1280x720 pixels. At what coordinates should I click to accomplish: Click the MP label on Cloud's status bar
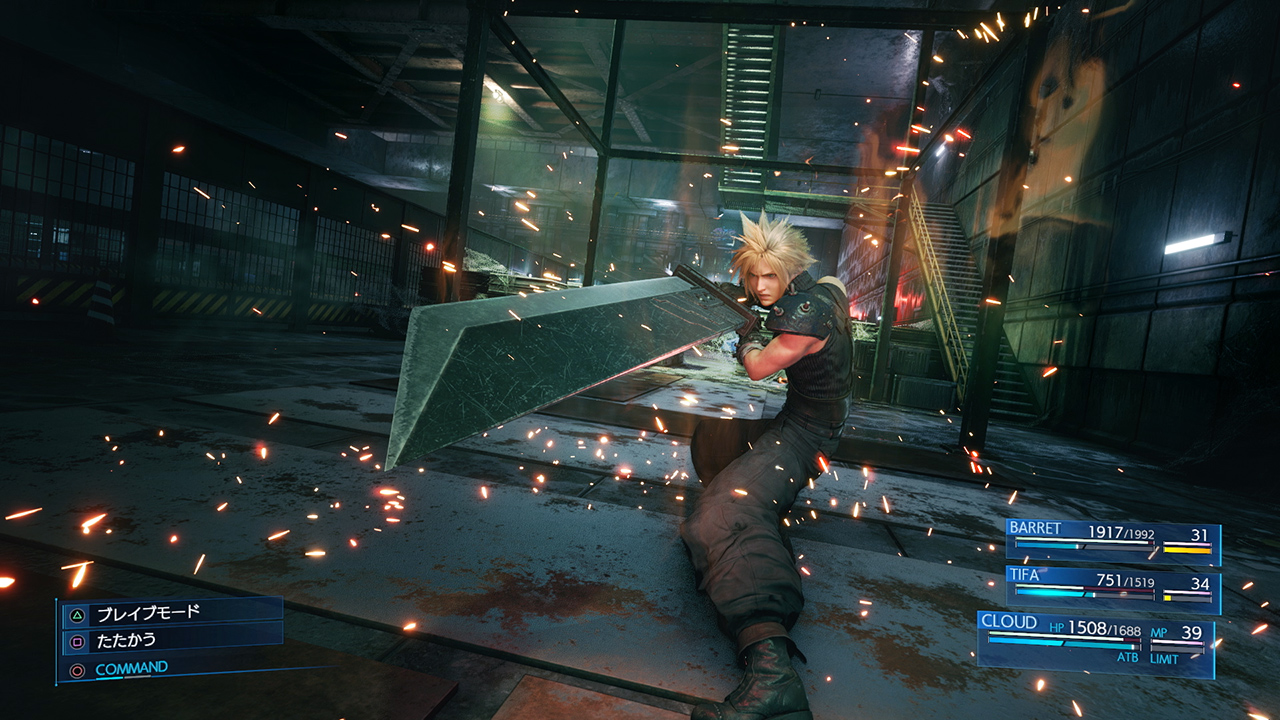tap(1158, 632)
